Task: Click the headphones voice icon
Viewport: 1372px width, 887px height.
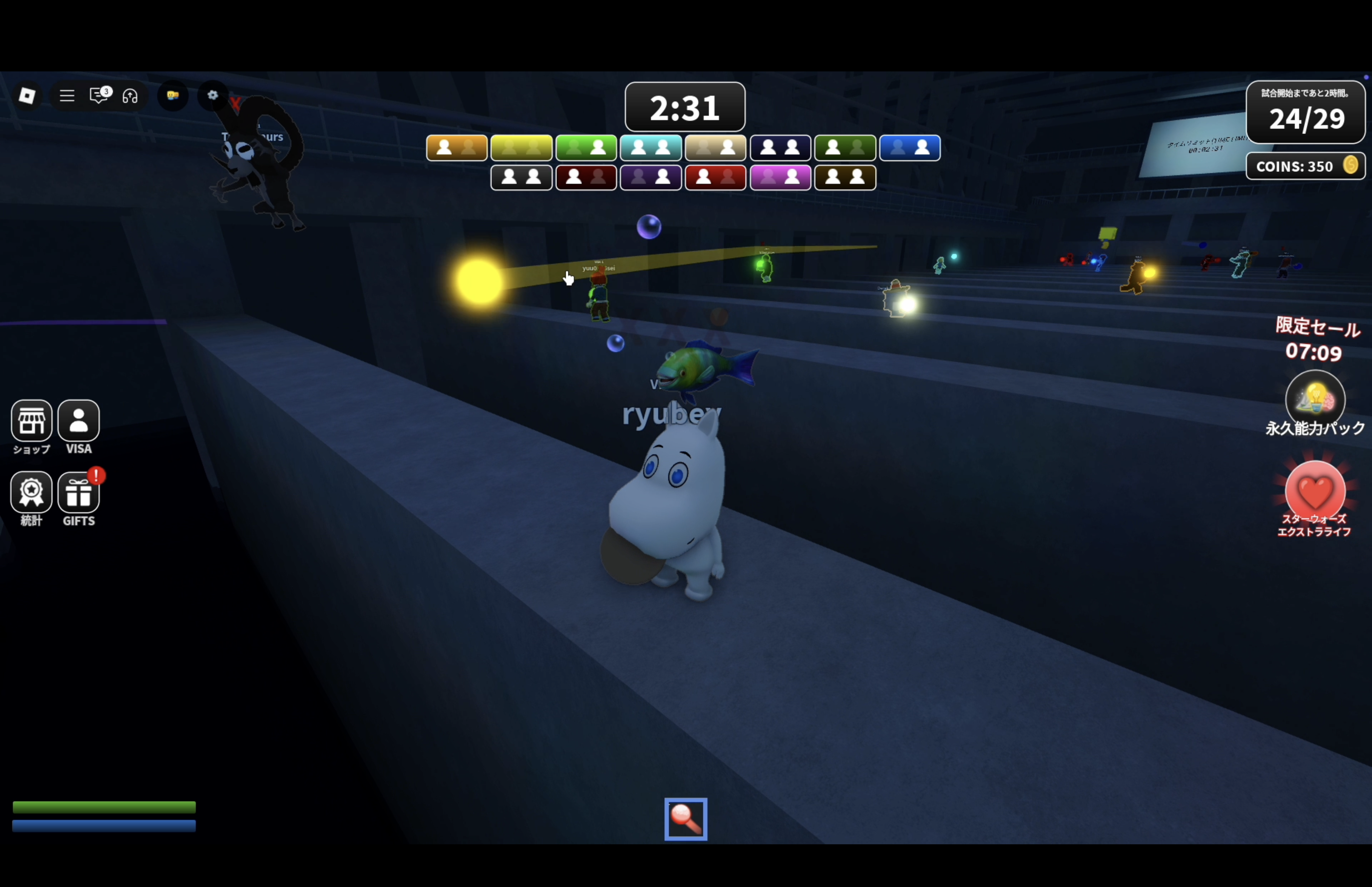Action: coord(130,96)
